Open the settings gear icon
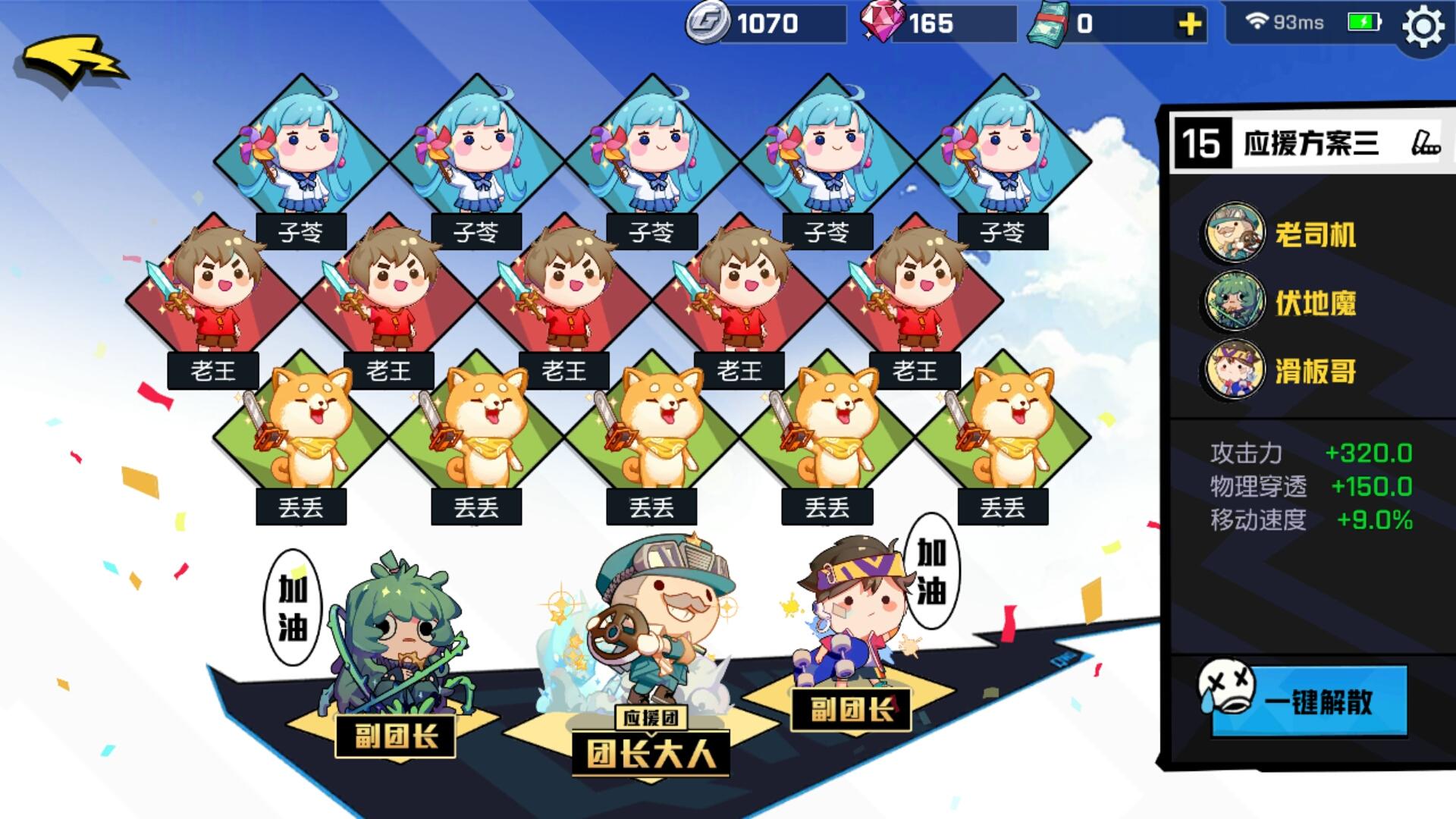 [x=1426, y=23]
